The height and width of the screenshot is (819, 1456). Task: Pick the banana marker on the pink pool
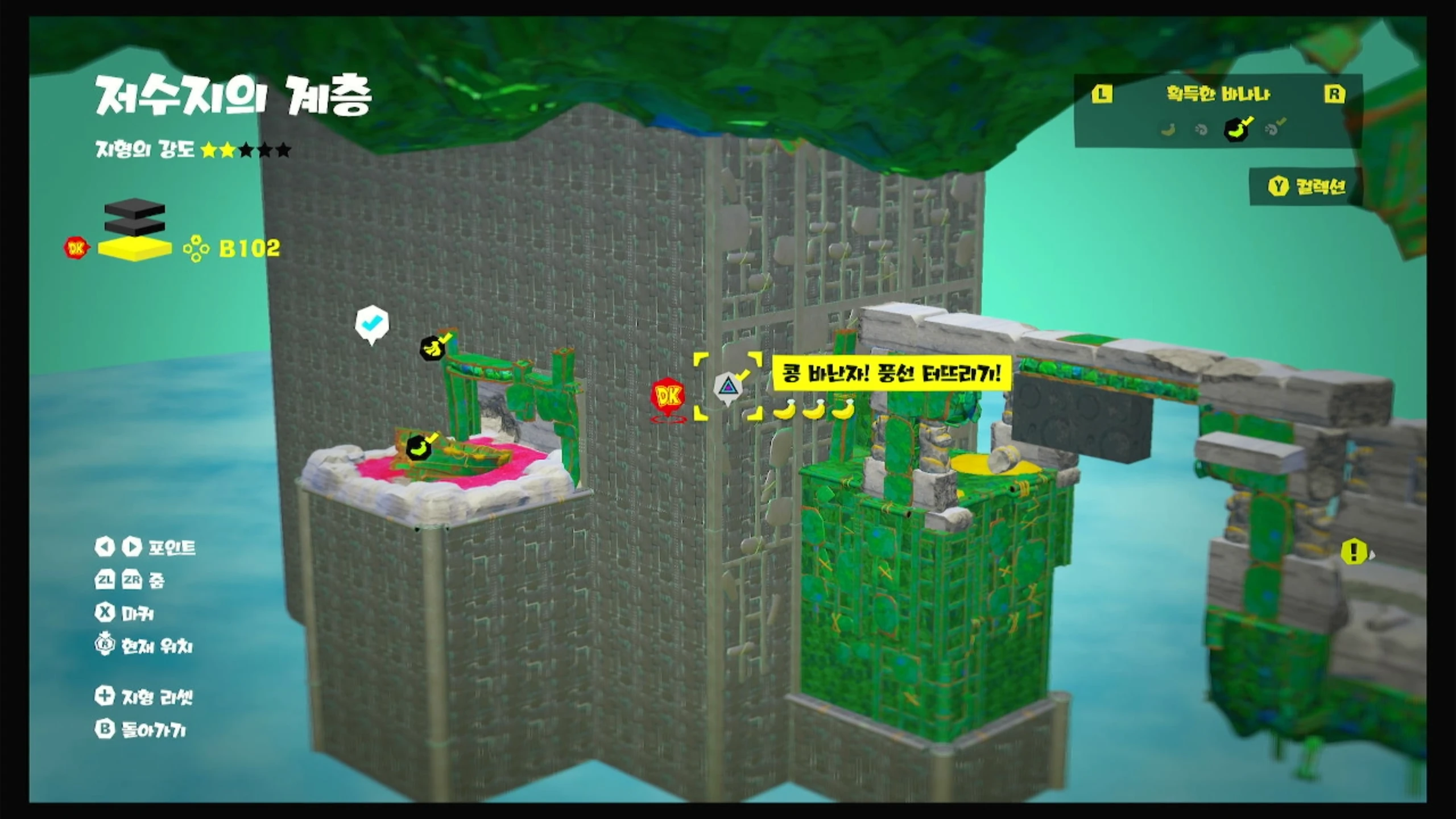click(420, 448)
